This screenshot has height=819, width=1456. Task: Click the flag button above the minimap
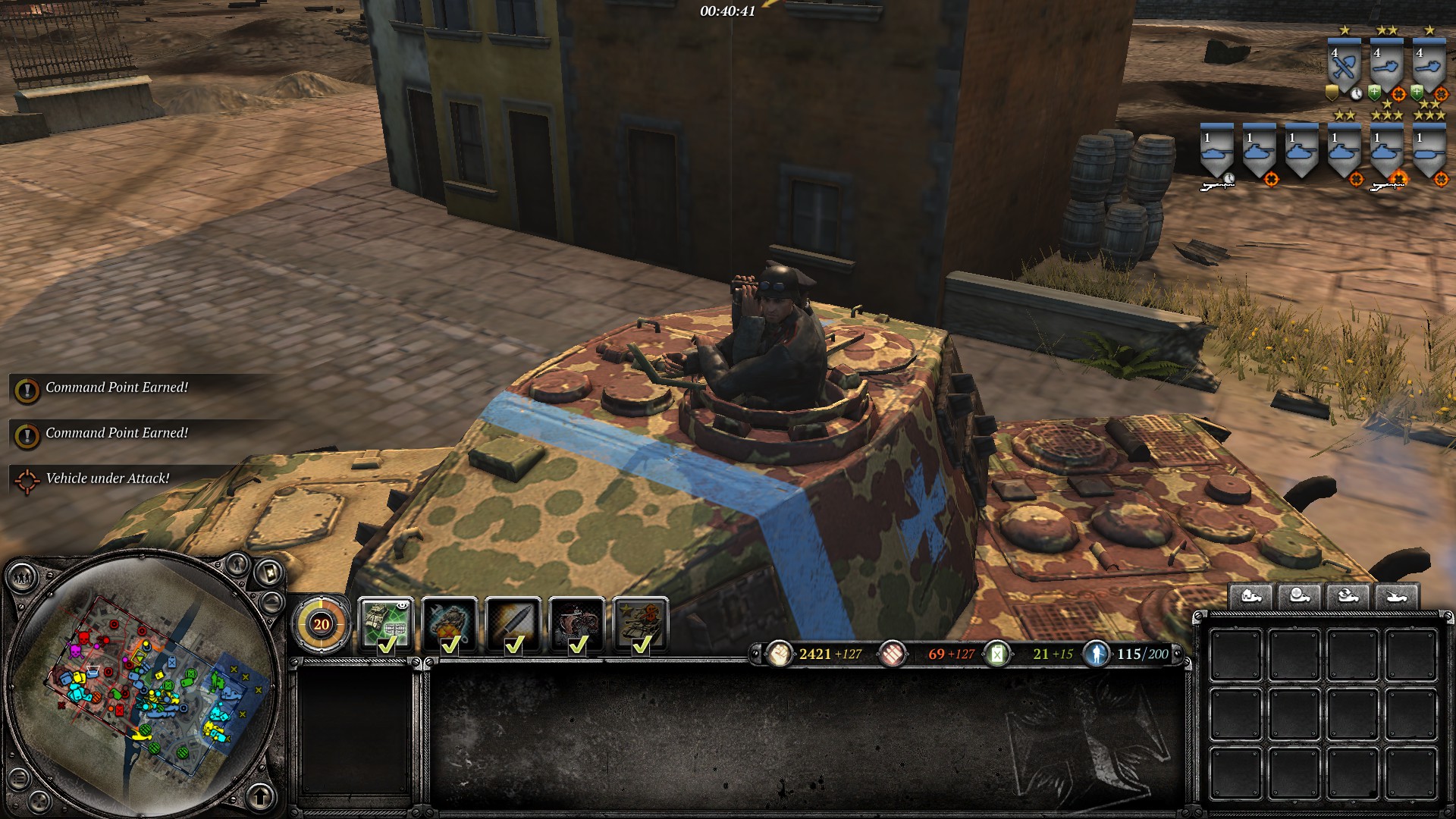pyautogui.click(x=269, y=572)
